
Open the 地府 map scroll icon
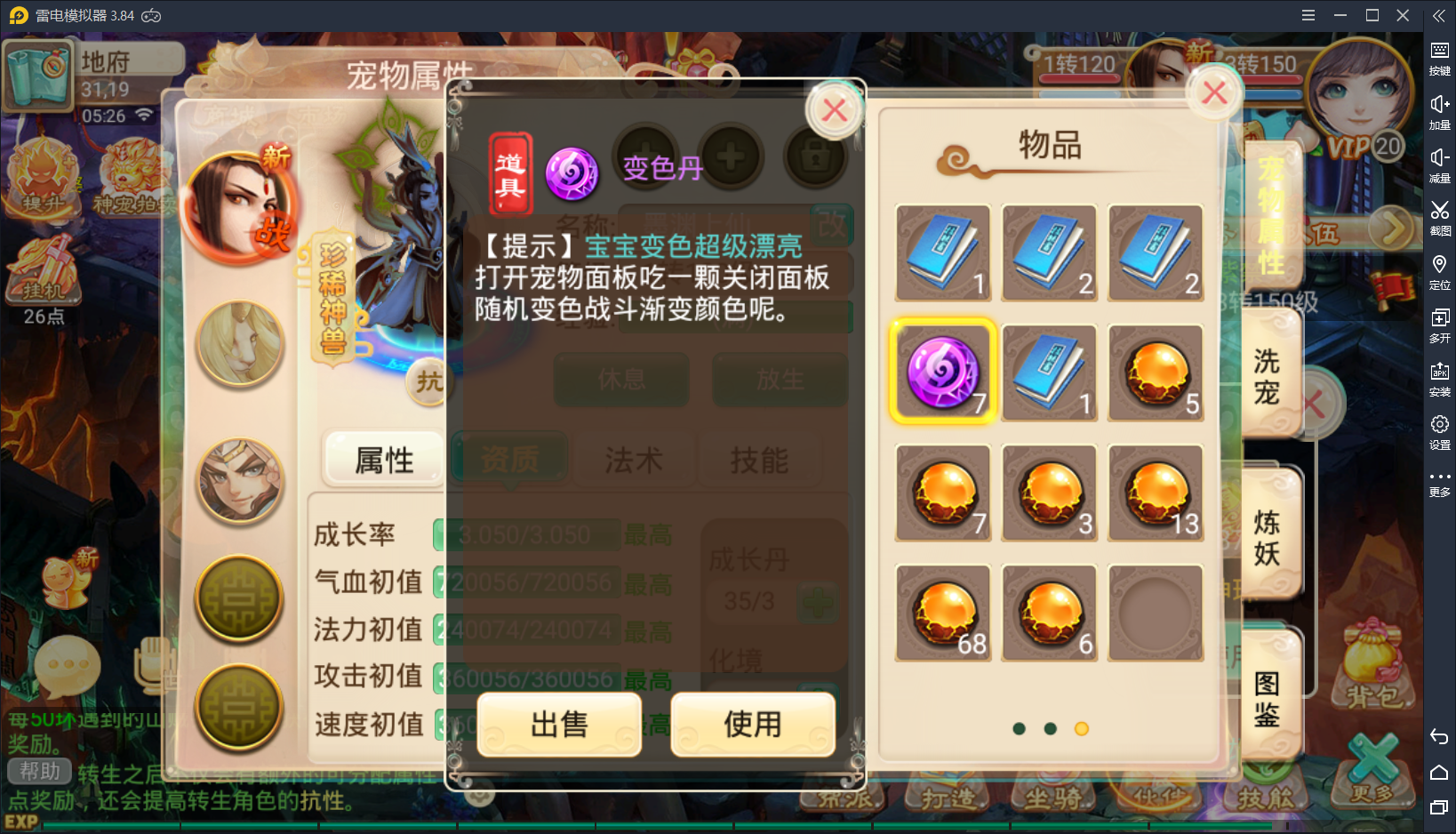(40, 76)
